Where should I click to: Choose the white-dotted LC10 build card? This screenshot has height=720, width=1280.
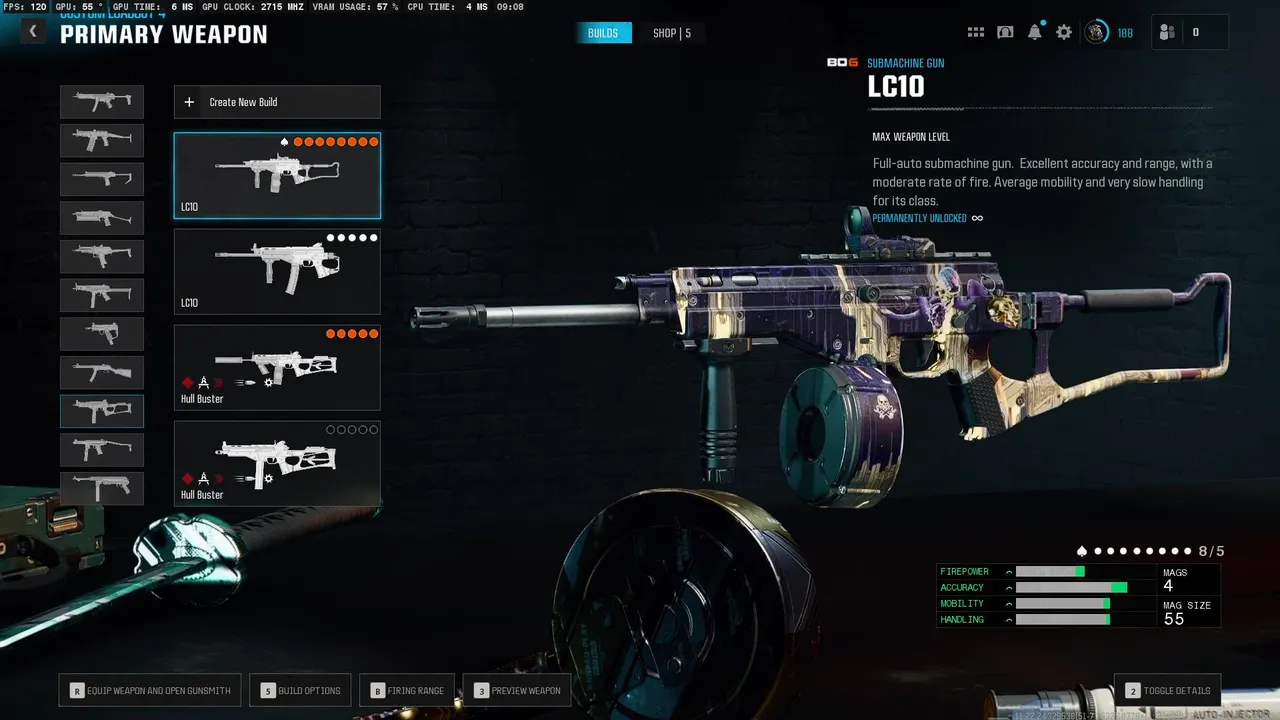[277, 272]
